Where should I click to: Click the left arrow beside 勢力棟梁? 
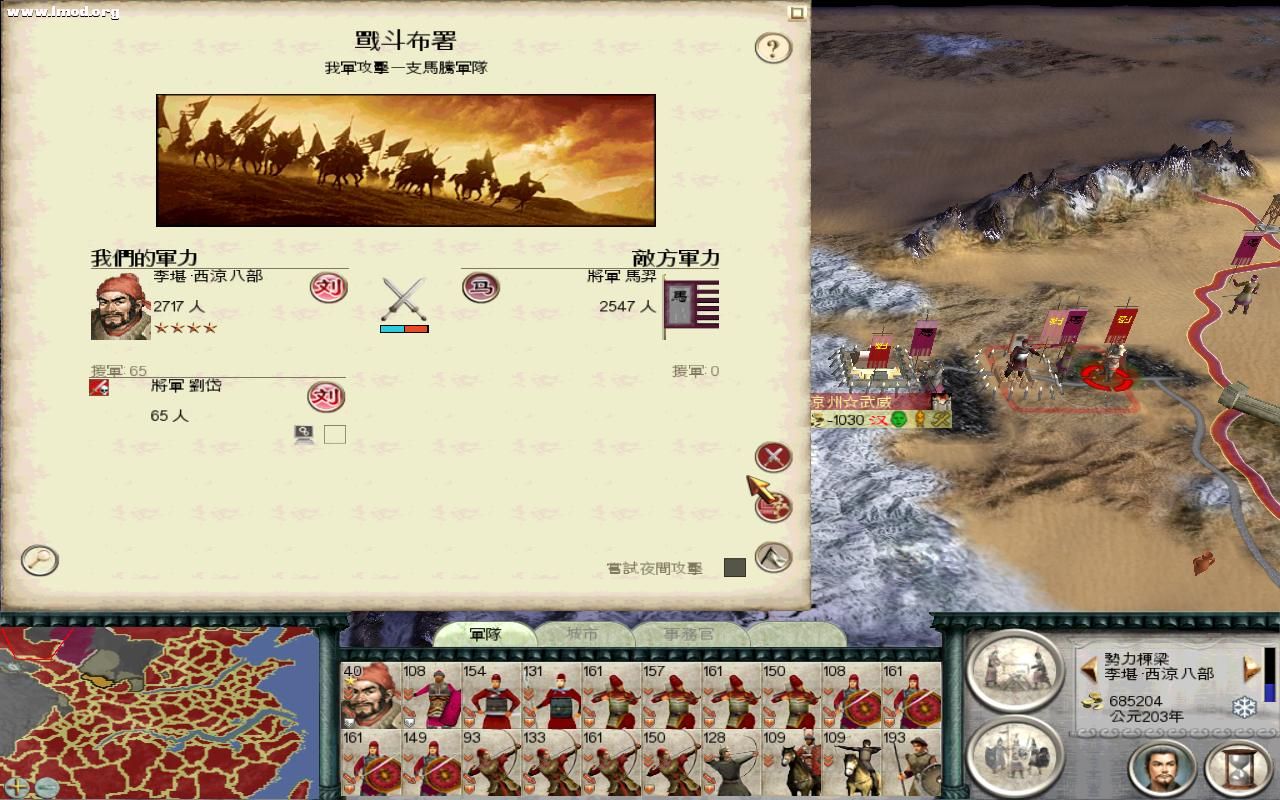click(1090, 667)
